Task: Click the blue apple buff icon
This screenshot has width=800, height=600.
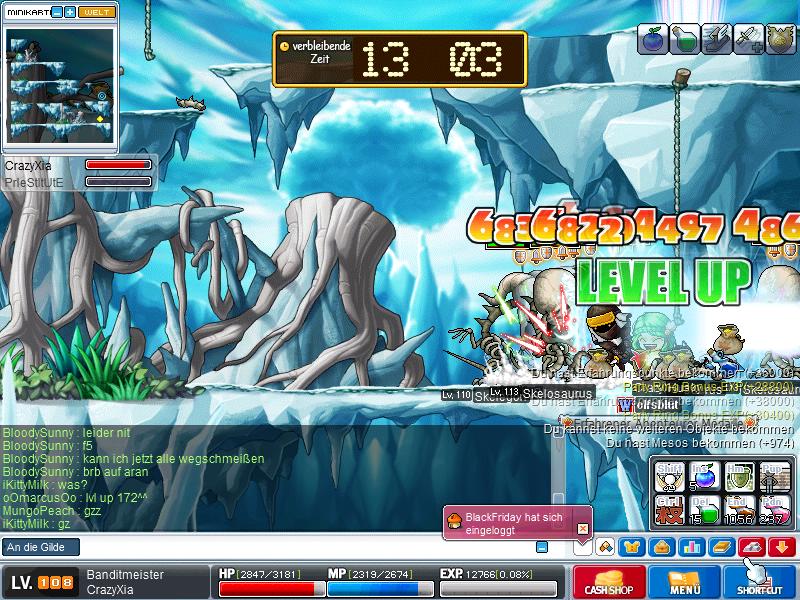Action: (652, 38)
